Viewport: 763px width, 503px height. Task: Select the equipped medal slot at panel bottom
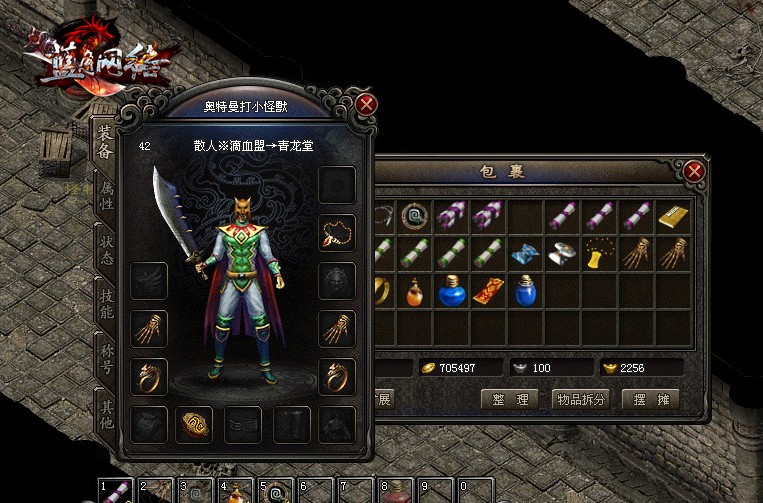[195, 423]
